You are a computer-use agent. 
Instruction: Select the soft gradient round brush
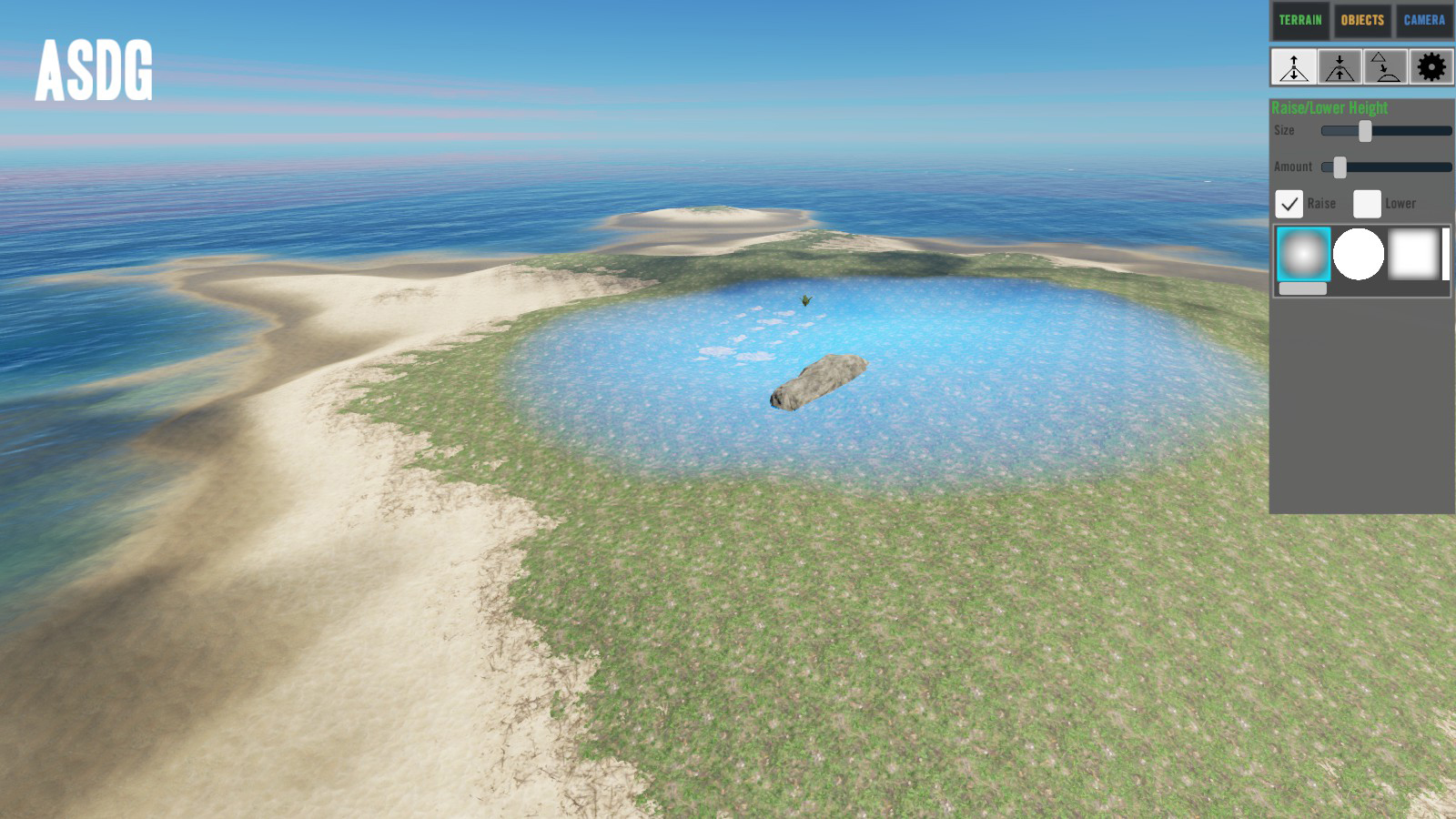click(1303, 254)
